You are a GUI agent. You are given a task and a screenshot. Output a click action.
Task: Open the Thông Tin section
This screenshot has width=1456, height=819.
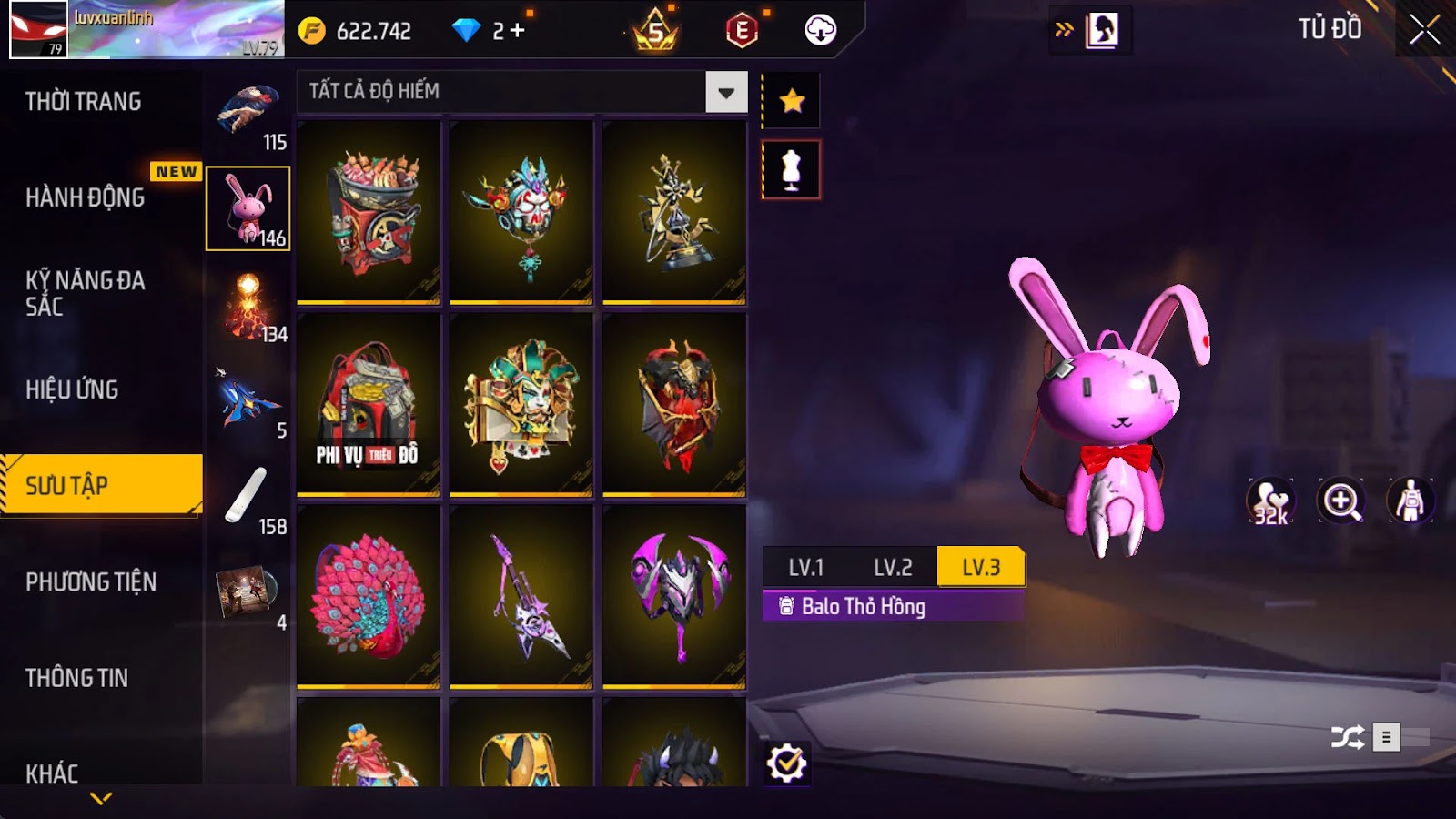click(x=77, y=678)
